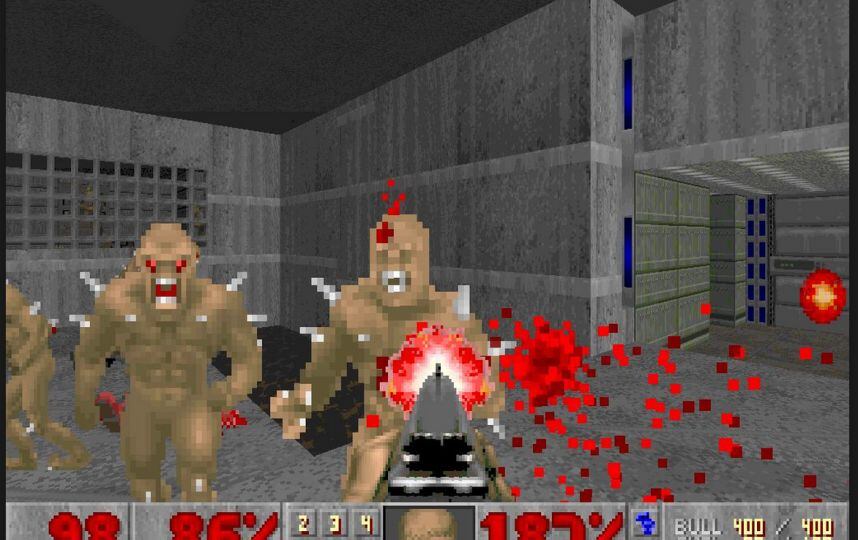Select weapon slot 4 in the arms panel
This screenshot has height=540, width=858.
366,522
